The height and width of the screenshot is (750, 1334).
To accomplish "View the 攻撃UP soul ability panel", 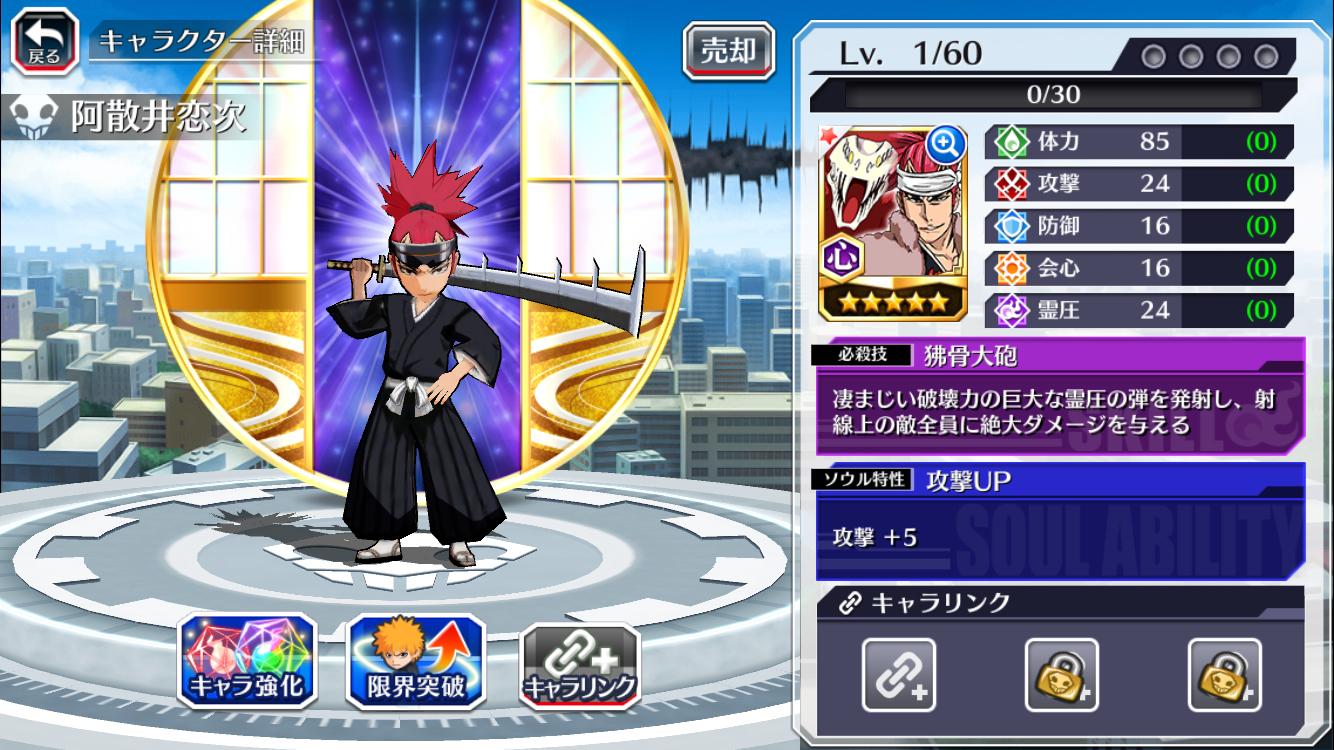I will (1060, 521).
